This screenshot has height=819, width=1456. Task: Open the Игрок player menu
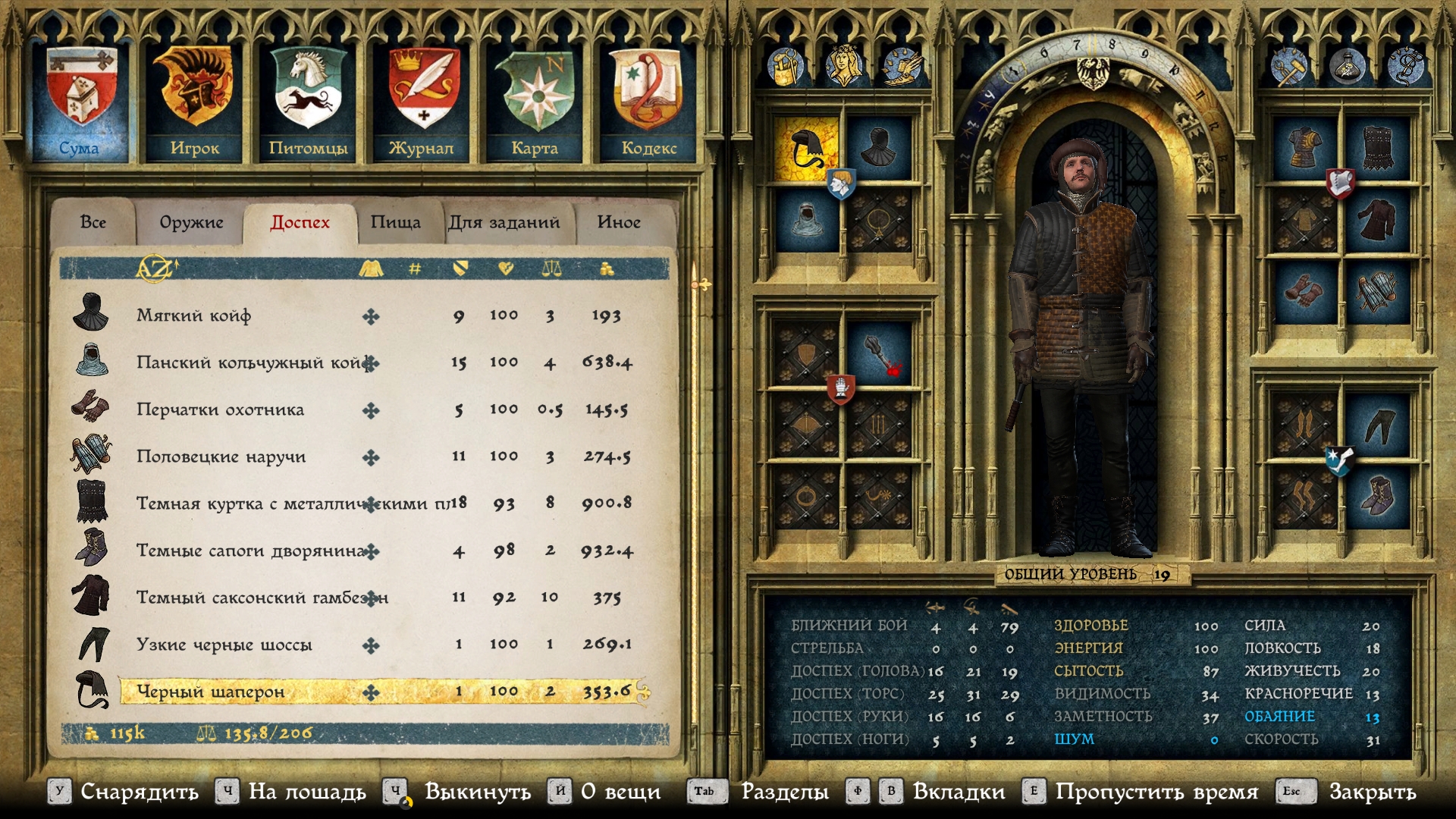[195, 102]
